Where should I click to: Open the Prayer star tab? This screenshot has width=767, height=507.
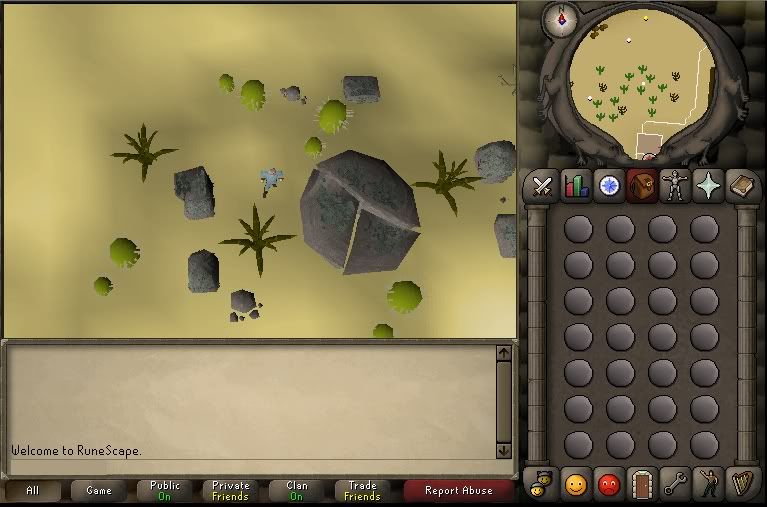pyautogui.click(x=708, y=186)
